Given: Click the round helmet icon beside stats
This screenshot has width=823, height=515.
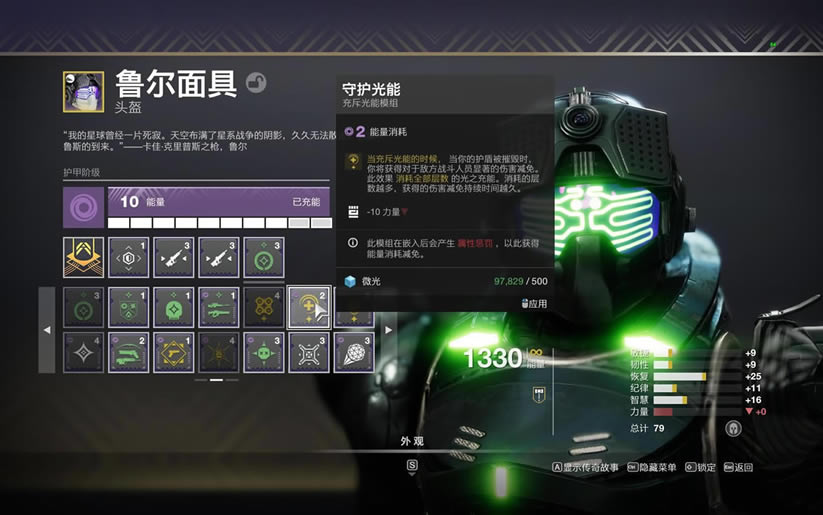Looking at the screenshot, I should point(732,429).
